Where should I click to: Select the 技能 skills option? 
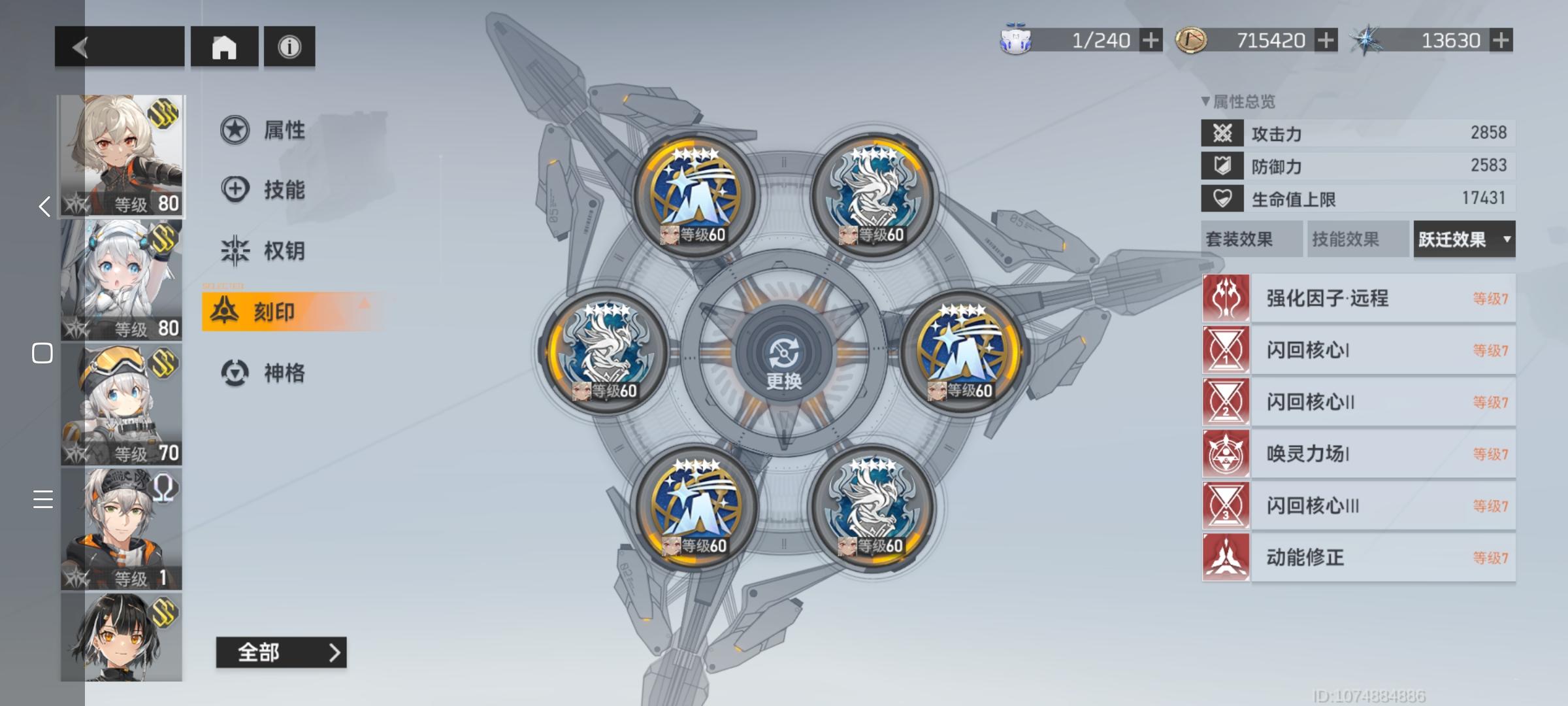[x=281, y=190]
